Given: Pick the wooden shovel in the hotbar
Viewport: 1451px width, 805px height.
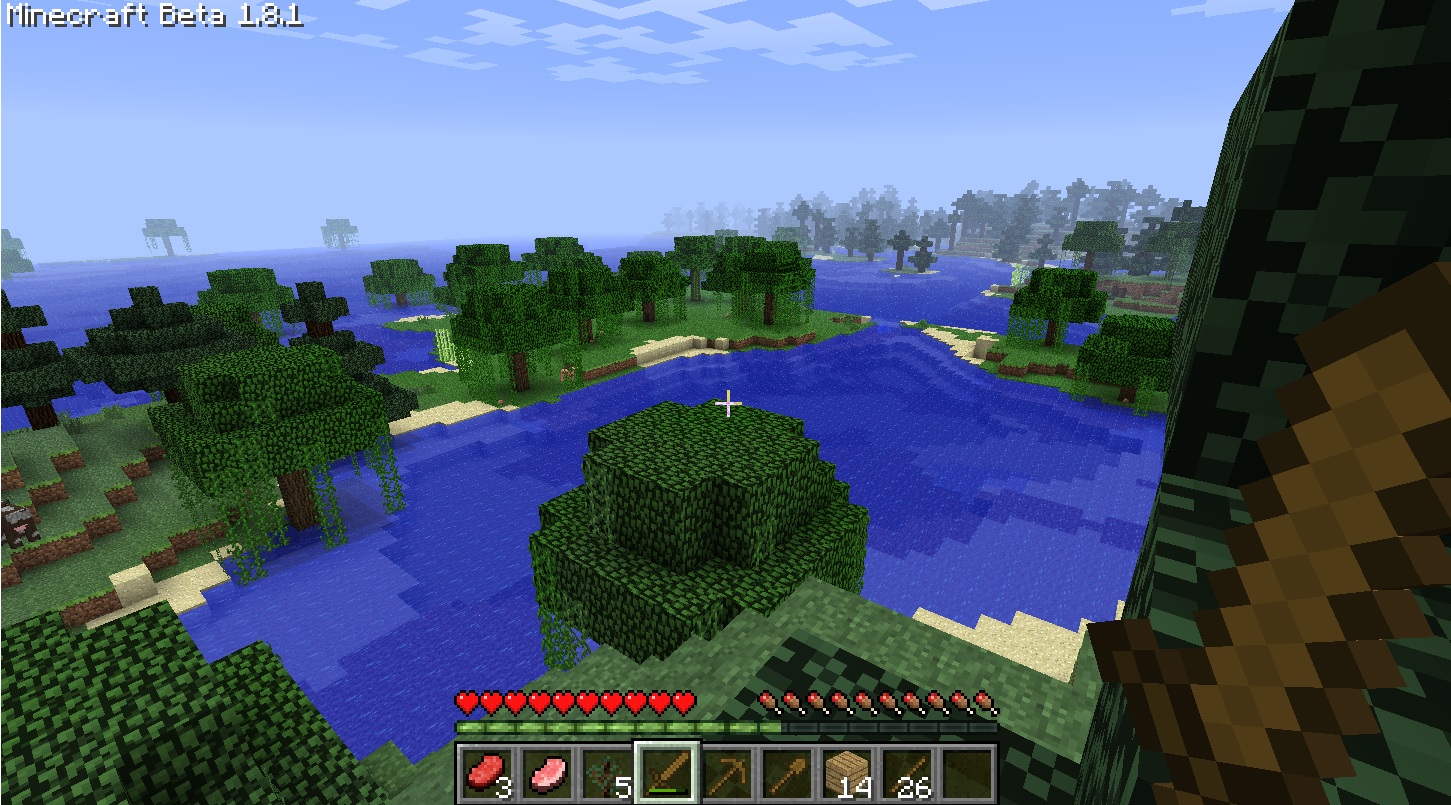Looking at the screenshot, I should [x=787, y=774].
